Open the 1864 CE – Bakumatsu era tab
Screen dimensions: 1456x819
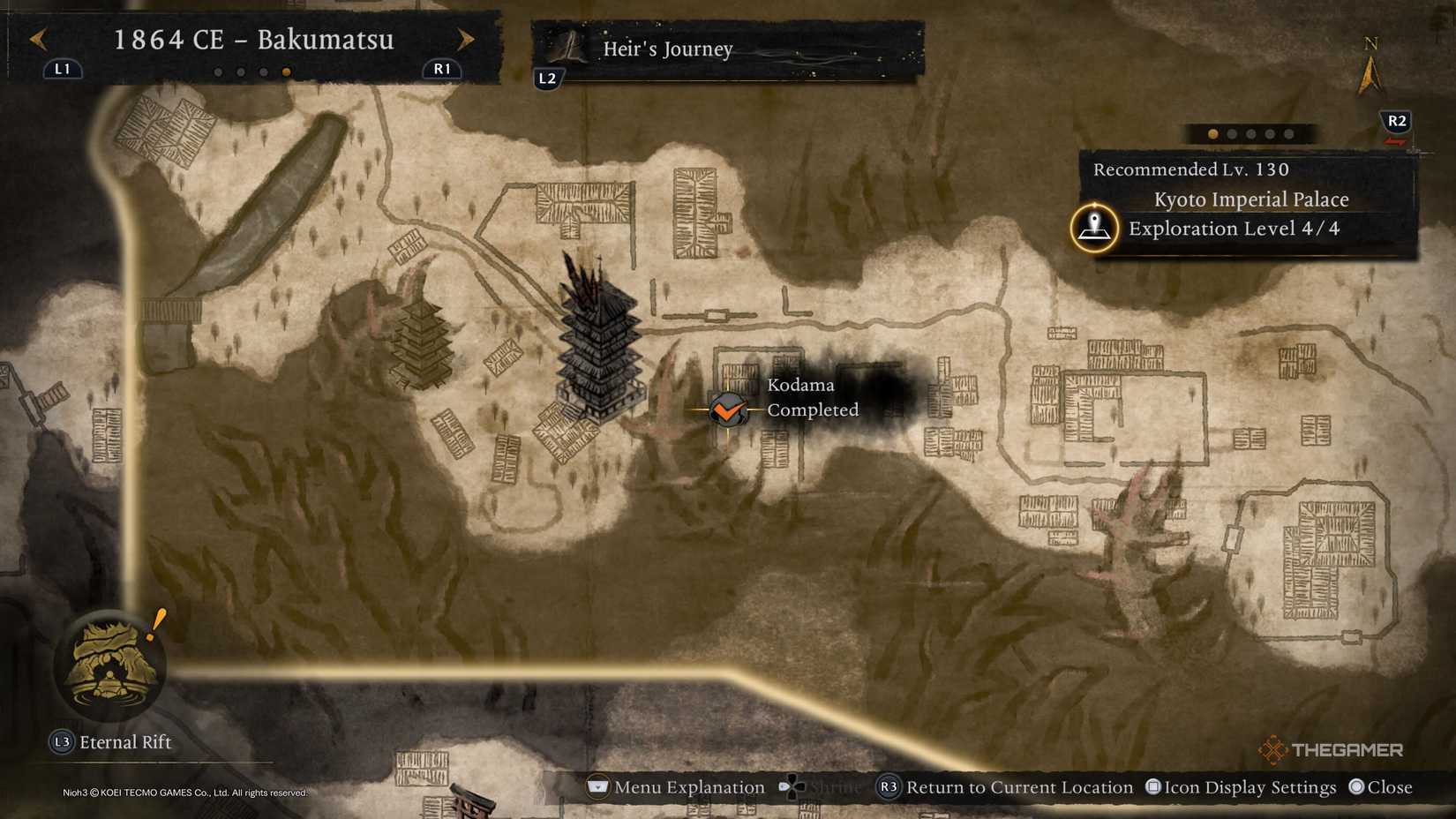coord(254,40)
